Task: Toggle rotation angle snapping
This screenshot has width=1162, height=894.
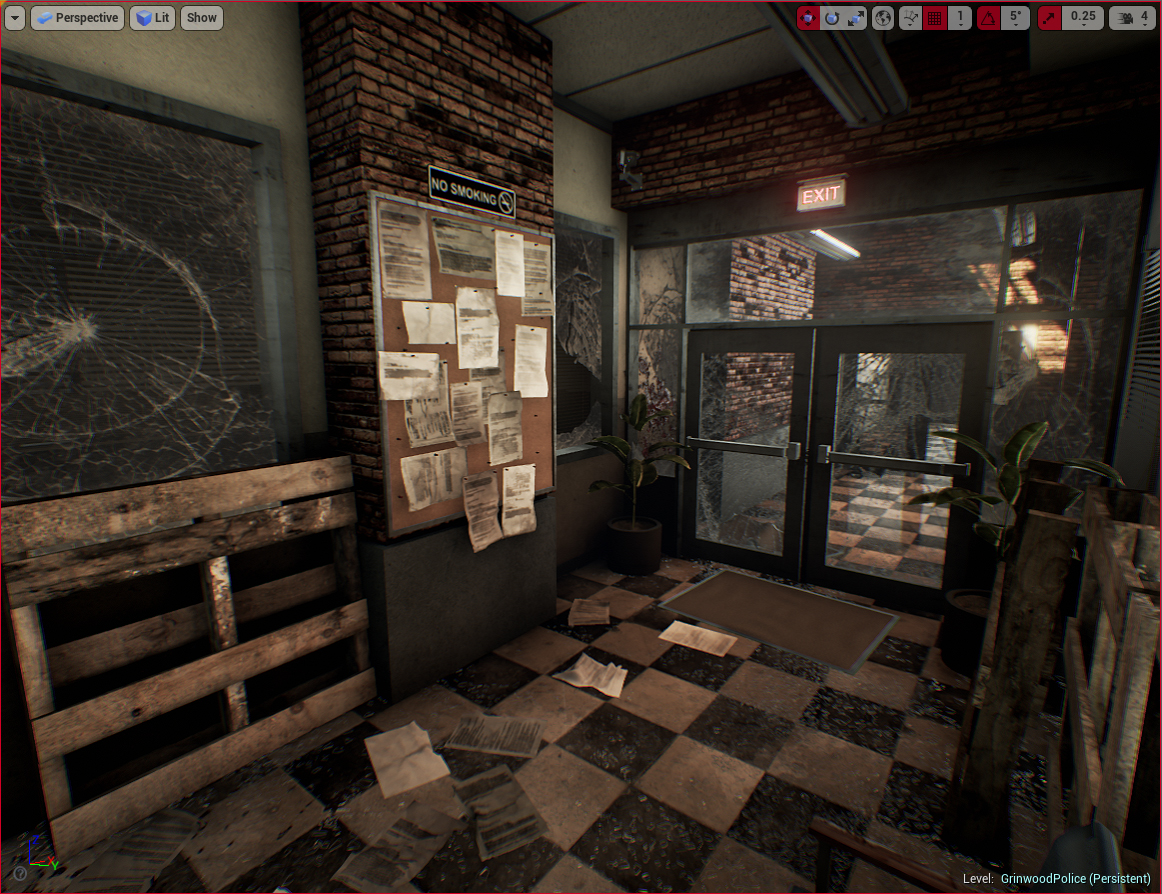Action: tap(988, 17)
